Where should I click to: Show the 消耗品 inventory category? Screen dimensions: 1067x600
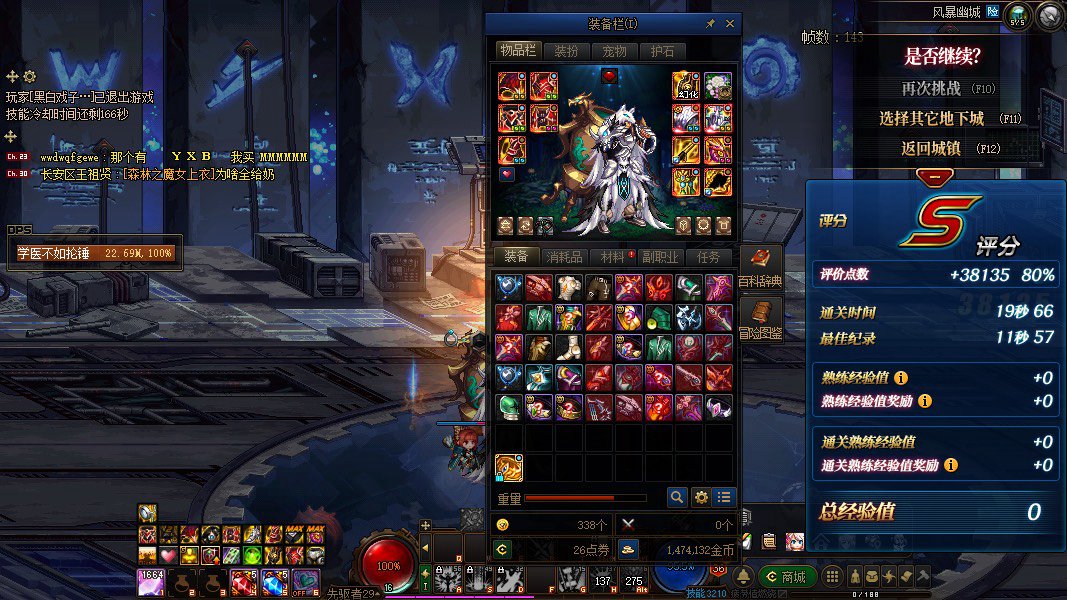coord(564,257)
